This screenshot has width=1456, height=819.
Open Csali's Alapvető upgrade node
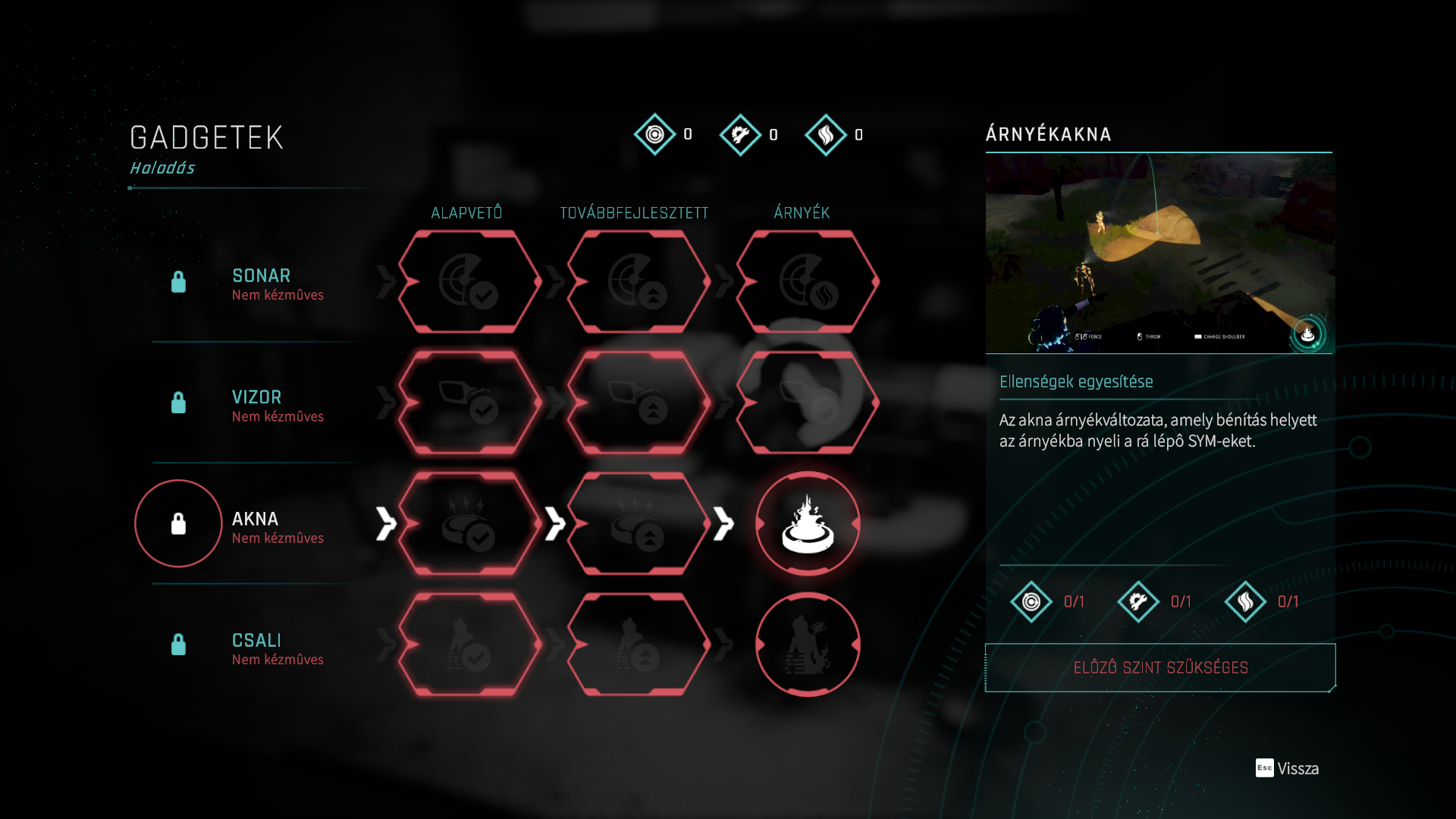[469, 645]
